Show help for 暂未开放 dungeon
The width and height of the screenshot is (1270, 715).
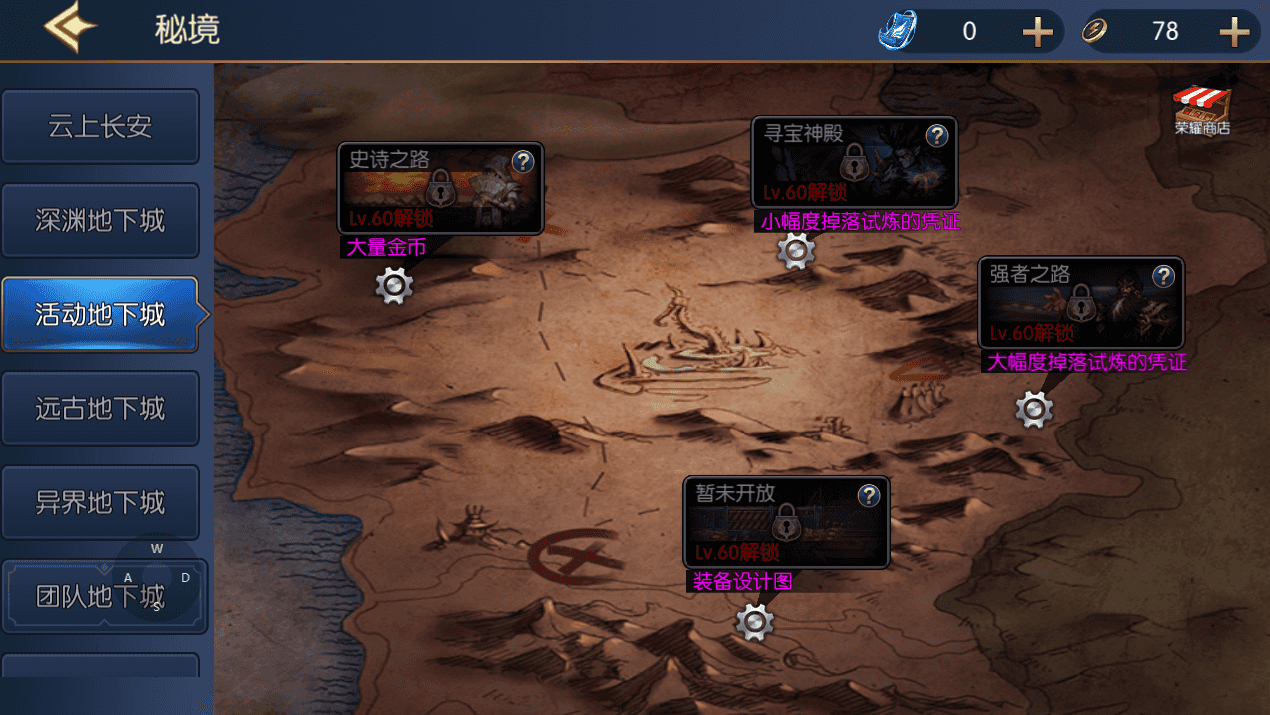tap(869, 495)
